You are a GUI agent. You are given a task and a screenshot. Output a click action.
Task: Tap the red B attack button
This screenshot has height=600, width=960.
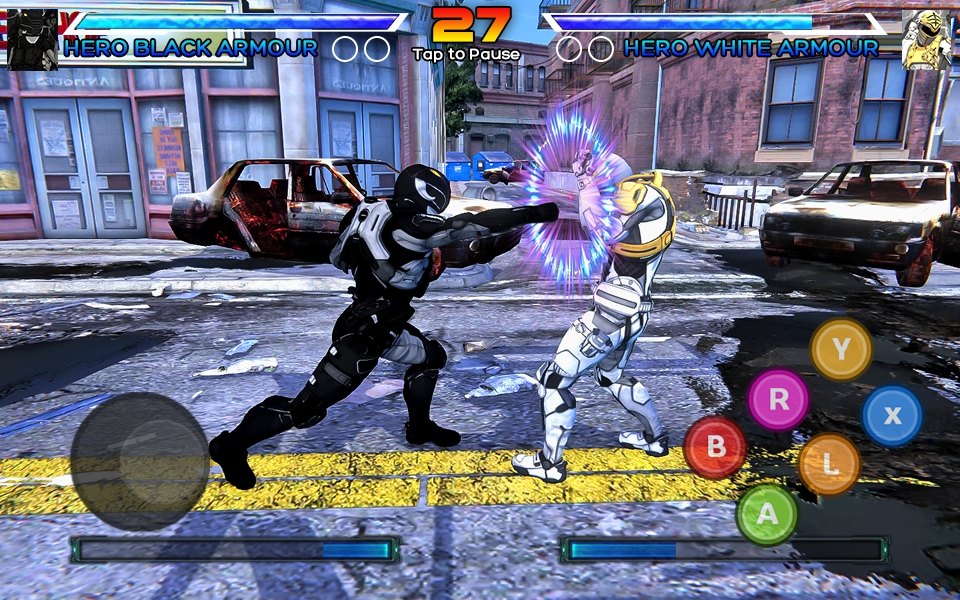tap(715, 447)
